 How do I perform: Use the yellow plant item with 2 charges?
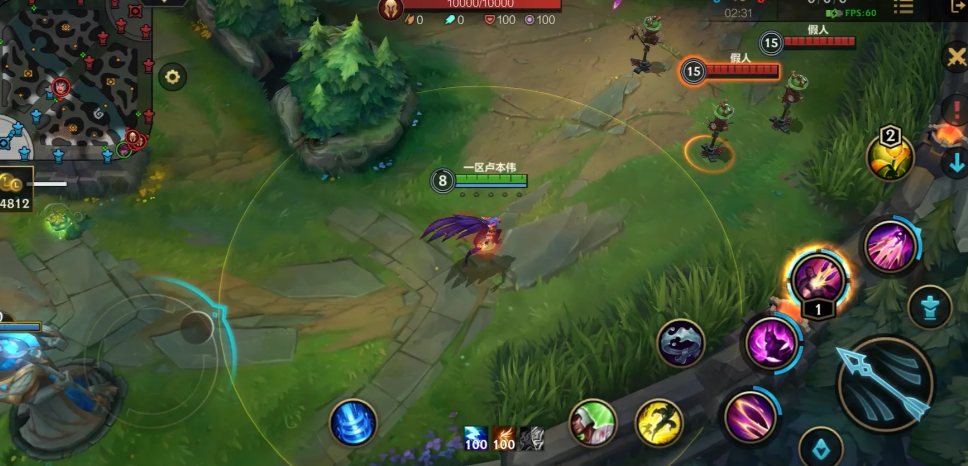(x=889, y=157)
